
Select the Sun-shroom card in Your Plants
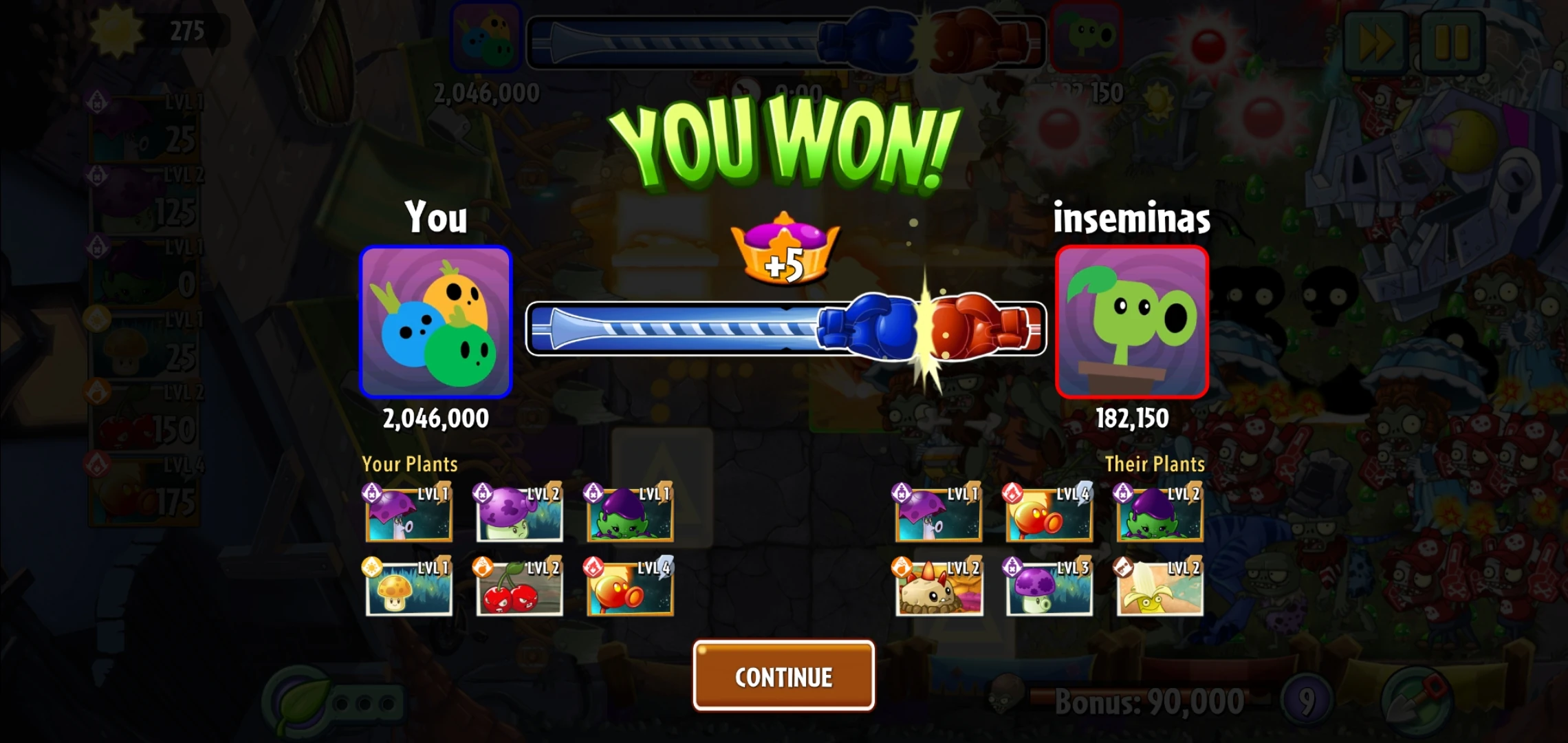pos(409,590)
